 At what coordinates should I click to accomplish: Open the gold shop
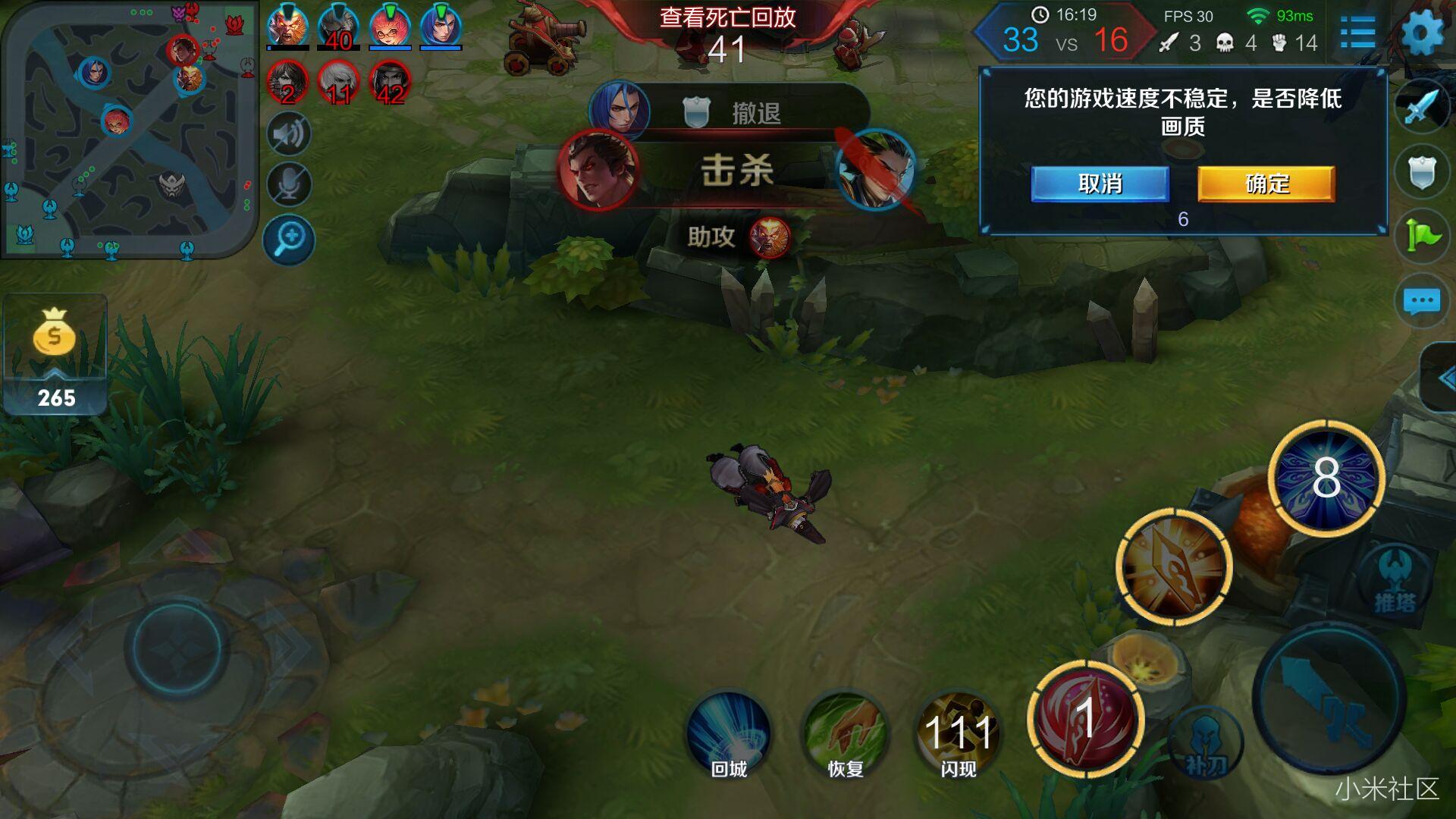pos(55,354)
